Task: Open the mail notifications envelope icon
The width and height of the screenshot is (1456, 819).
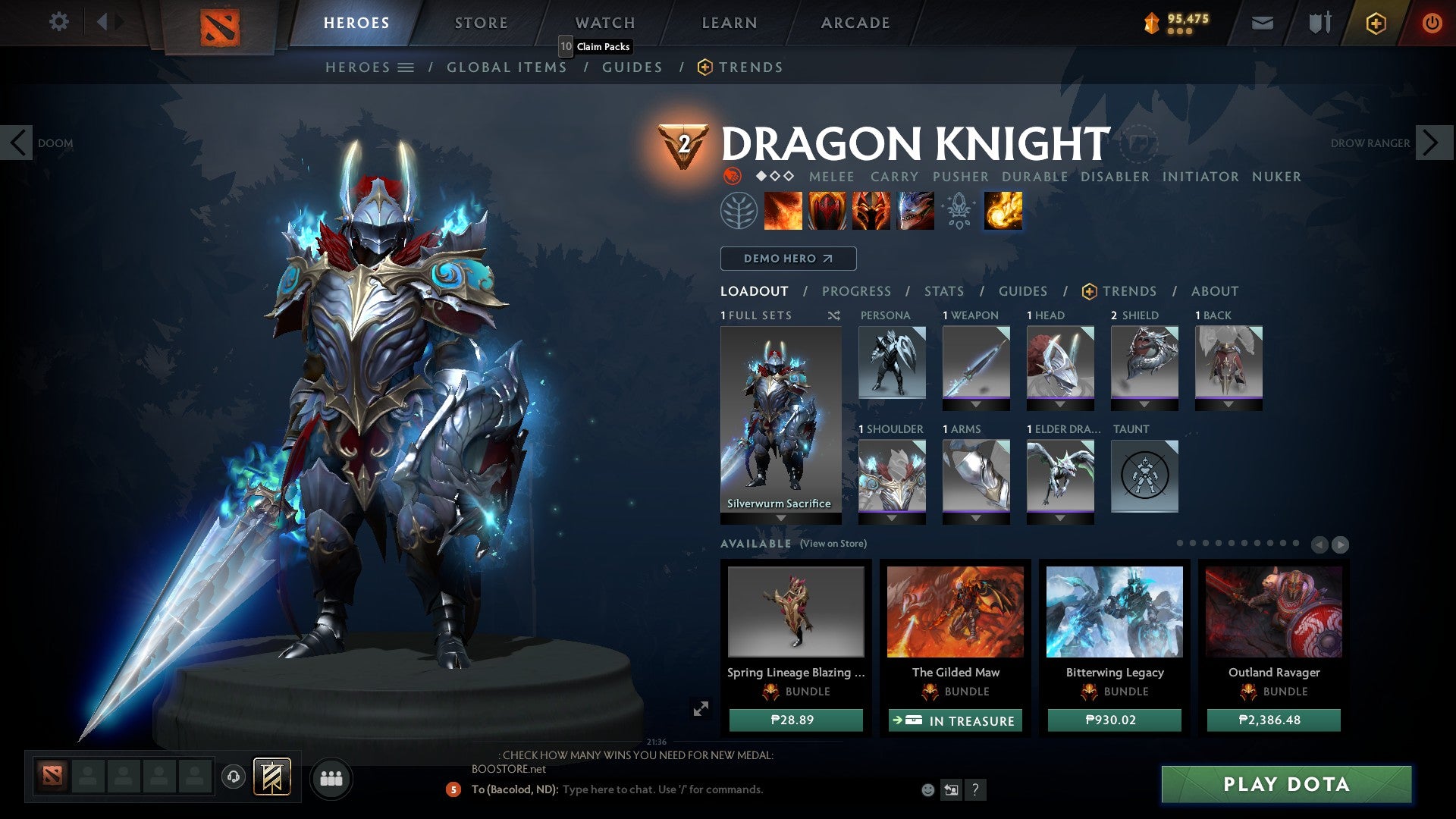Action: click(1262, 23)
